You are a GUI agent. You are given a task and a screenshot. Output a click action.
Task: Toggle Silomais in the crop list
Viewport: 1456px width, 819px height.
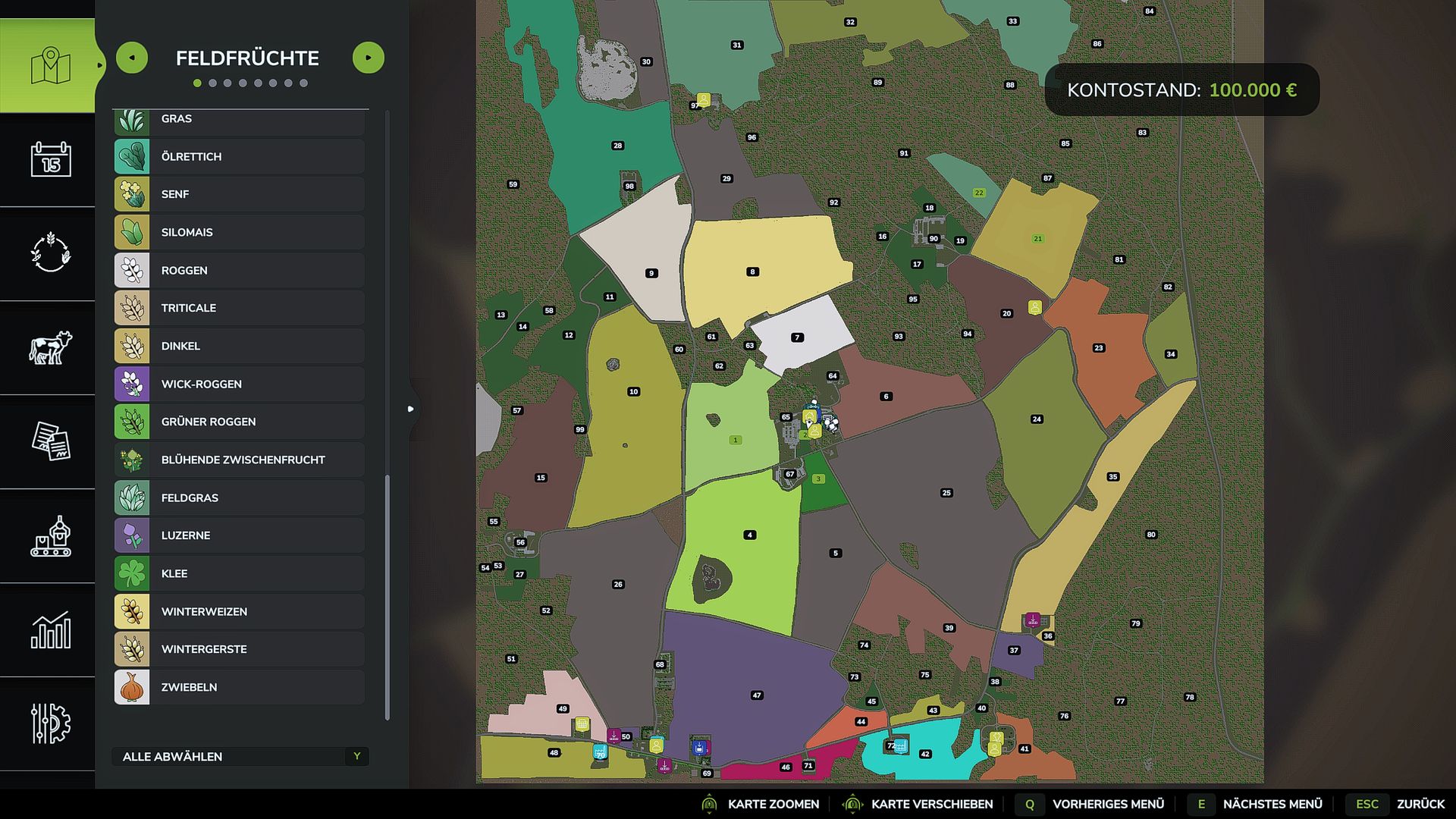pos(240,232)
